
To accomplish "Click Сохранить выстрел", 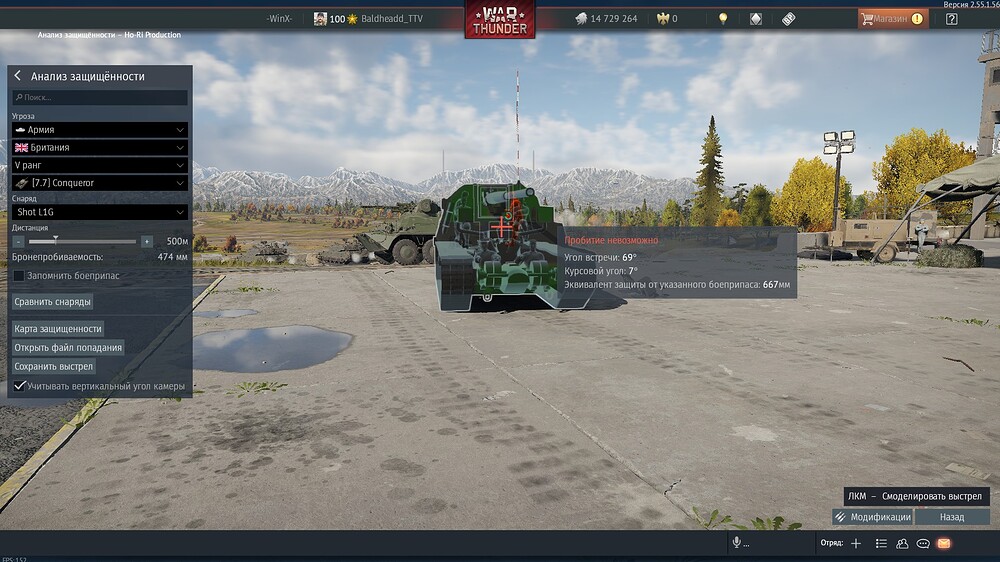I will 54,367.
